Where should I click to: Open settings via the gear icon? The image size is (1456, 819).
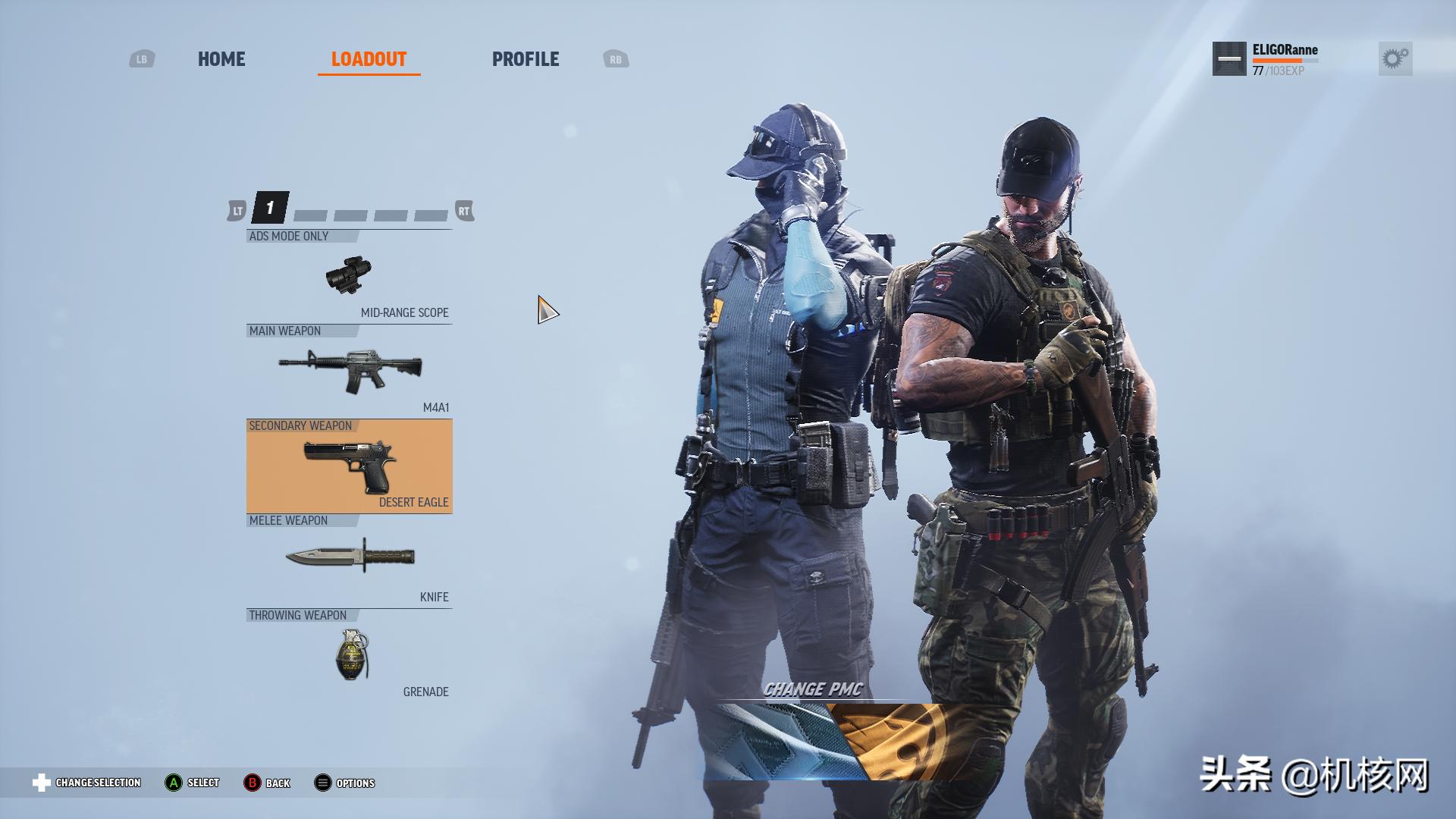pos(1395,58)
